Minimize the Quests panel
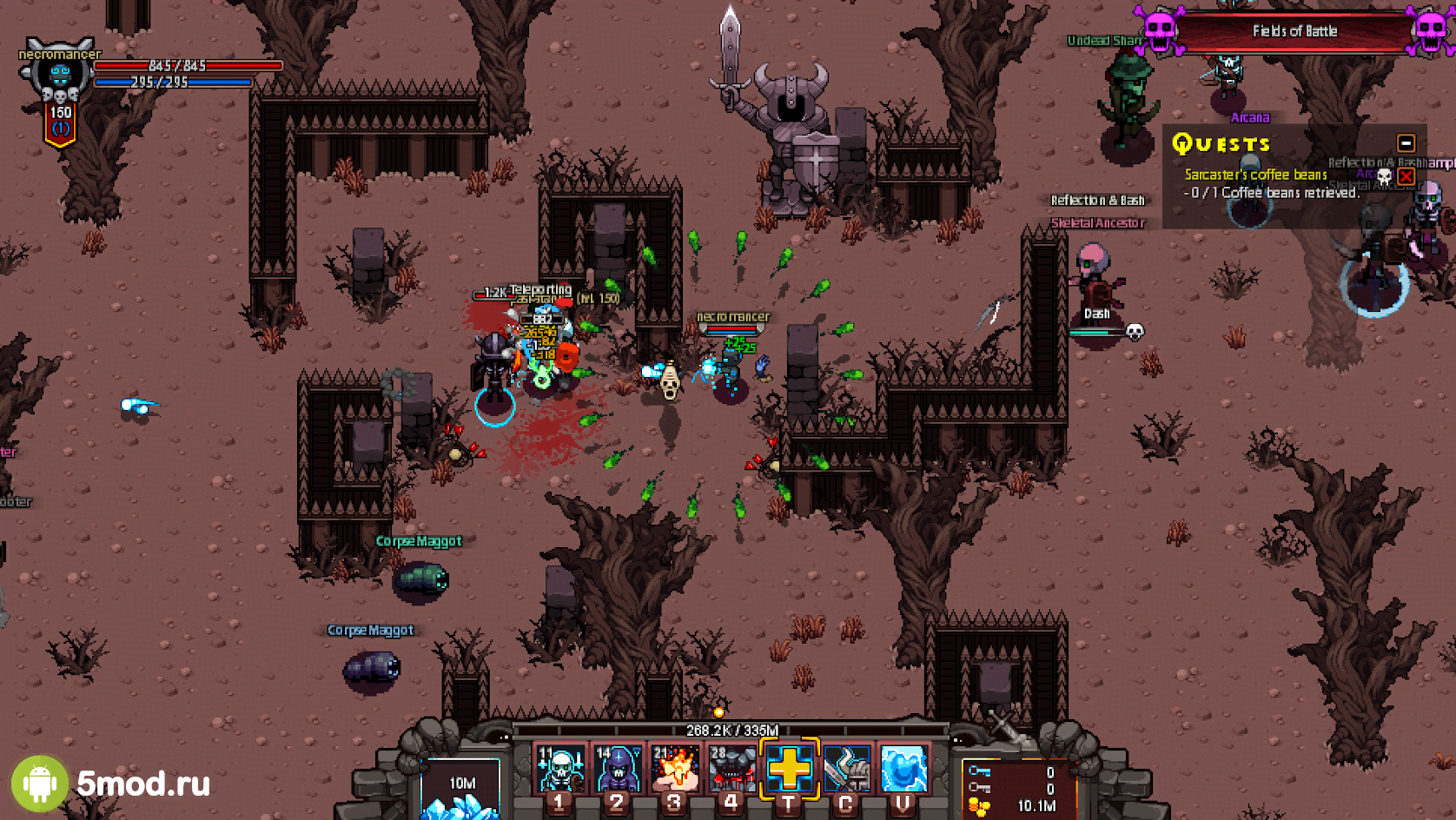This screenshot has width=1456, height=820. pyautogui.click(x=1406, y=143)
